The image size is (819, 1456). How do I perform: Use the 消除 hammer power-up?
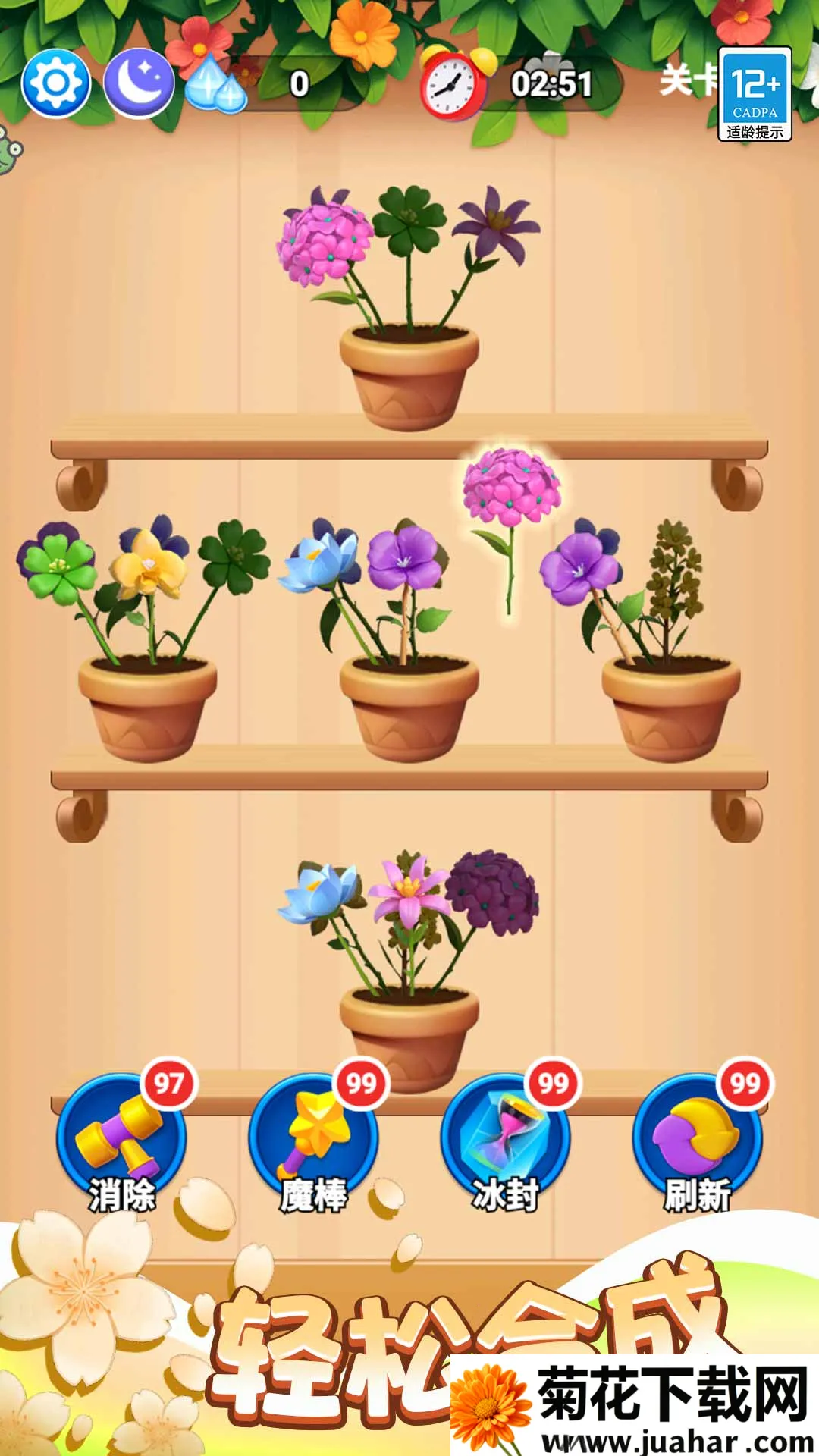[121, 1139]
